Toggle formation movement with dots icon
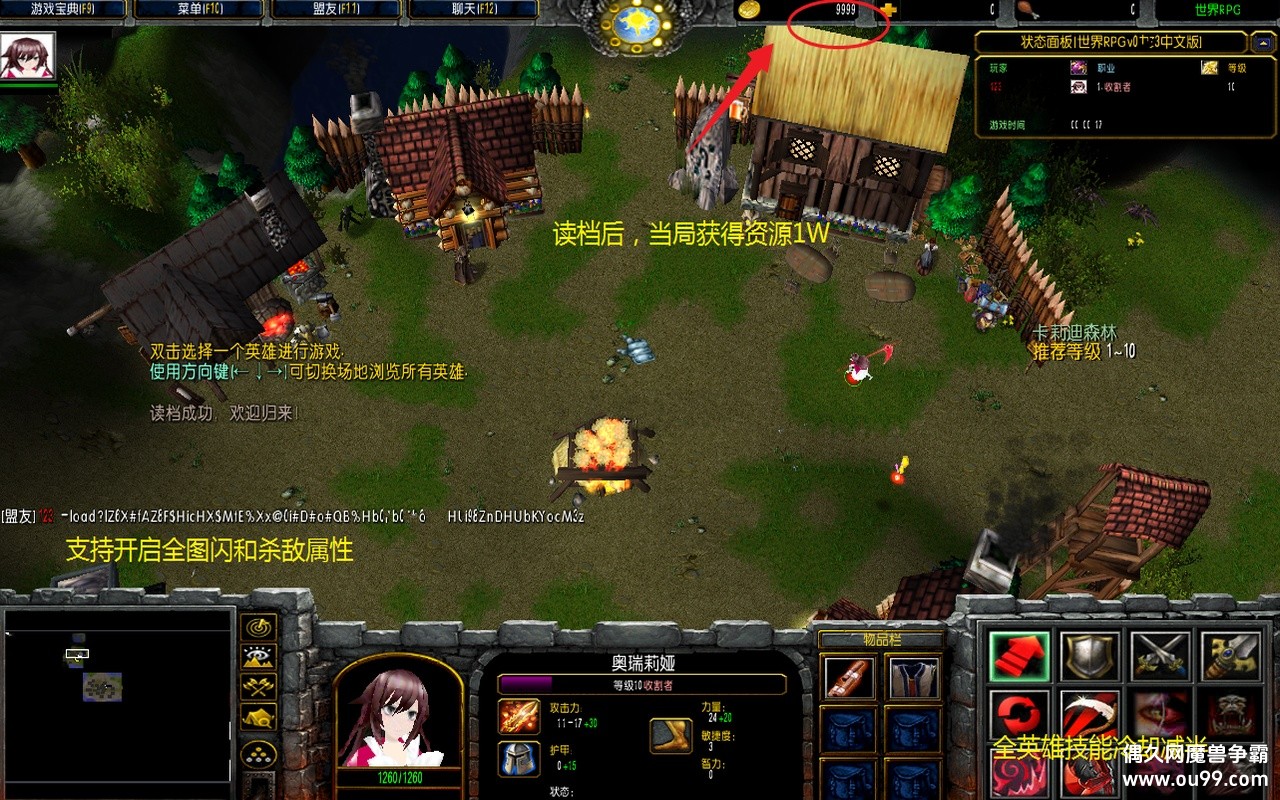 [258, 753]
